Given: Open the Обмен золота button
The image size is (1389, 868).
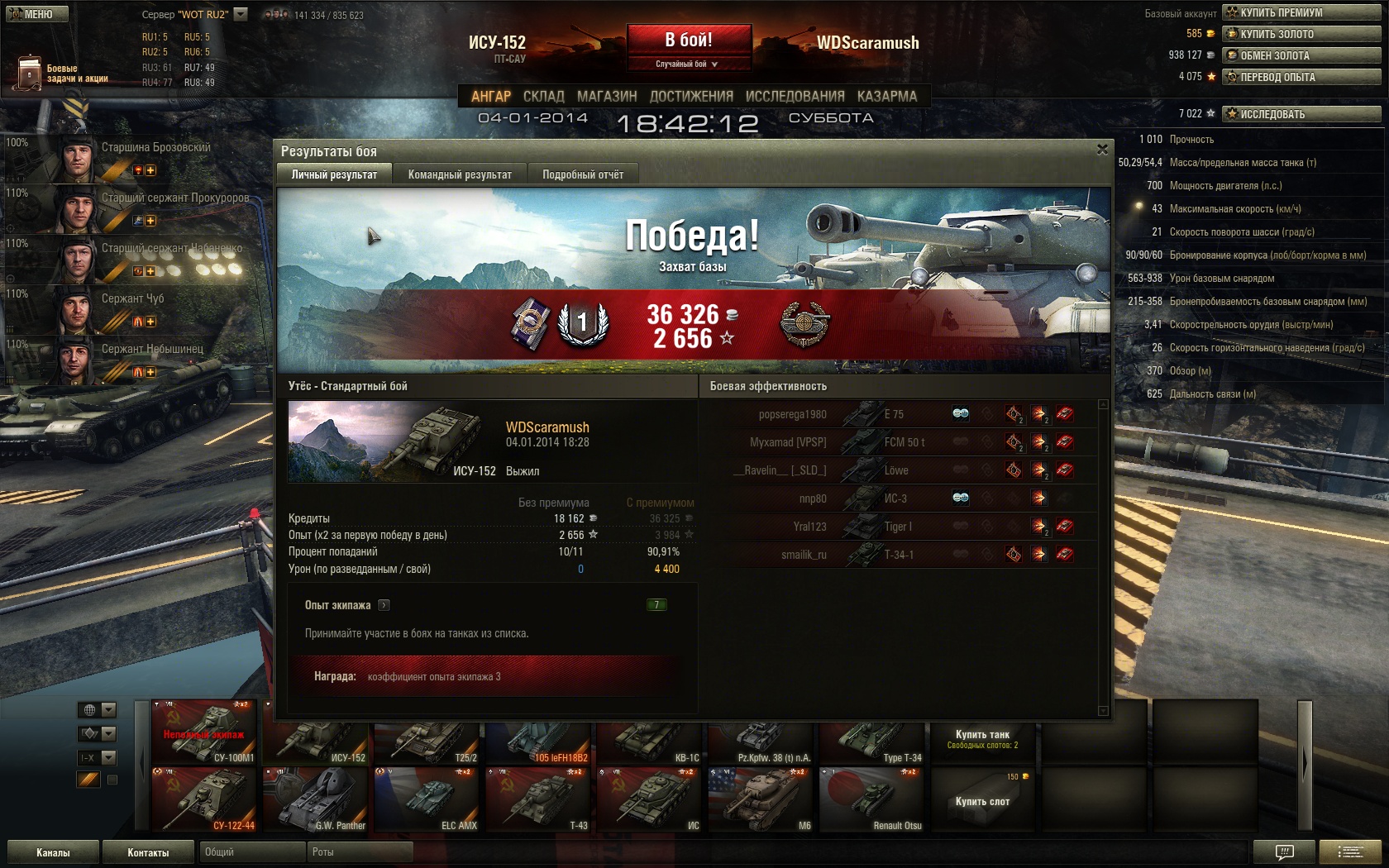Looking at the screenshot, I should (x=1301, y=55).
